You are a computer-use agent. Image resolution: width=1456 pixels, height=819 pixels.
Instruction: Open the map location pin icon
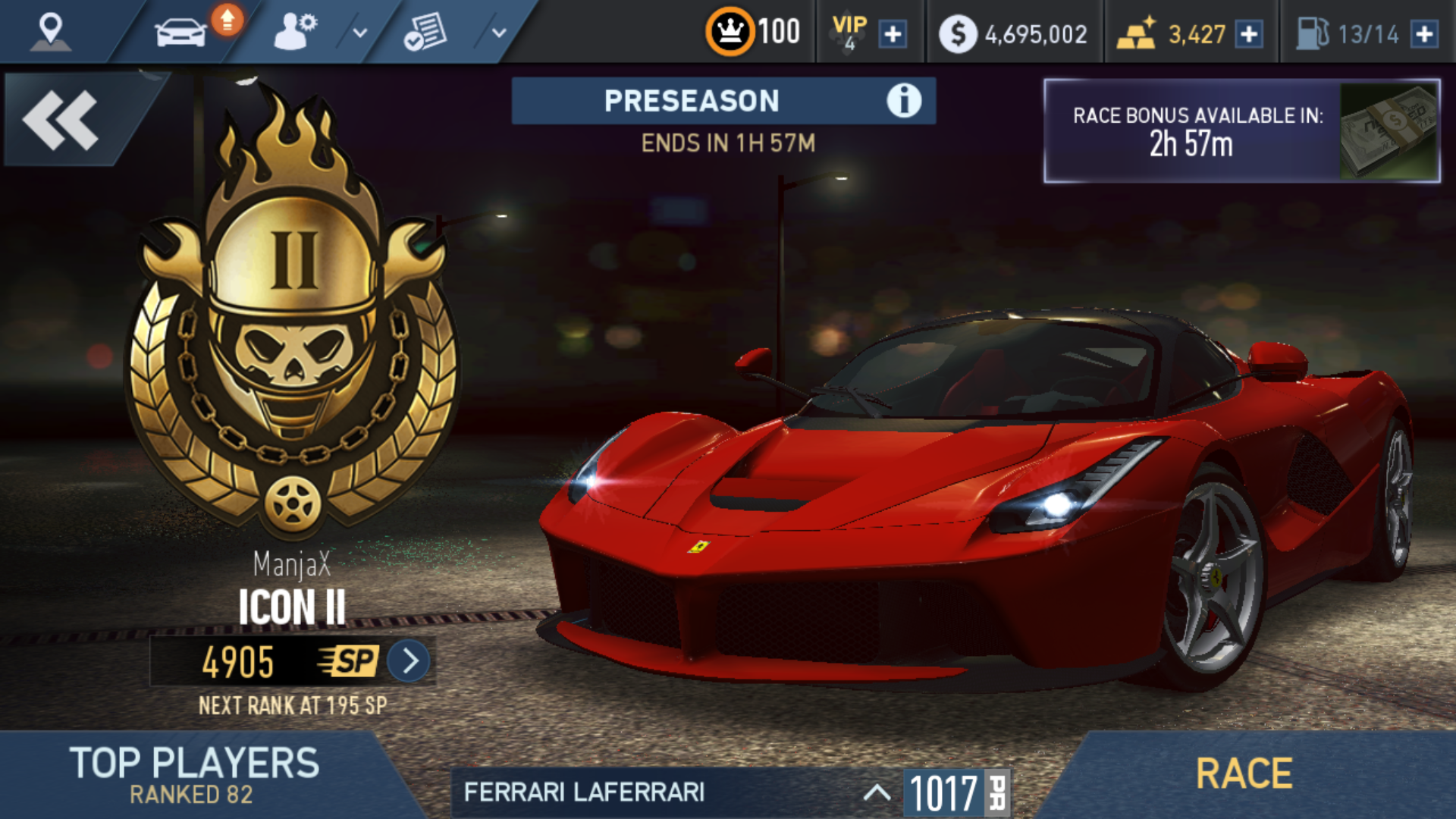(50, 32)
